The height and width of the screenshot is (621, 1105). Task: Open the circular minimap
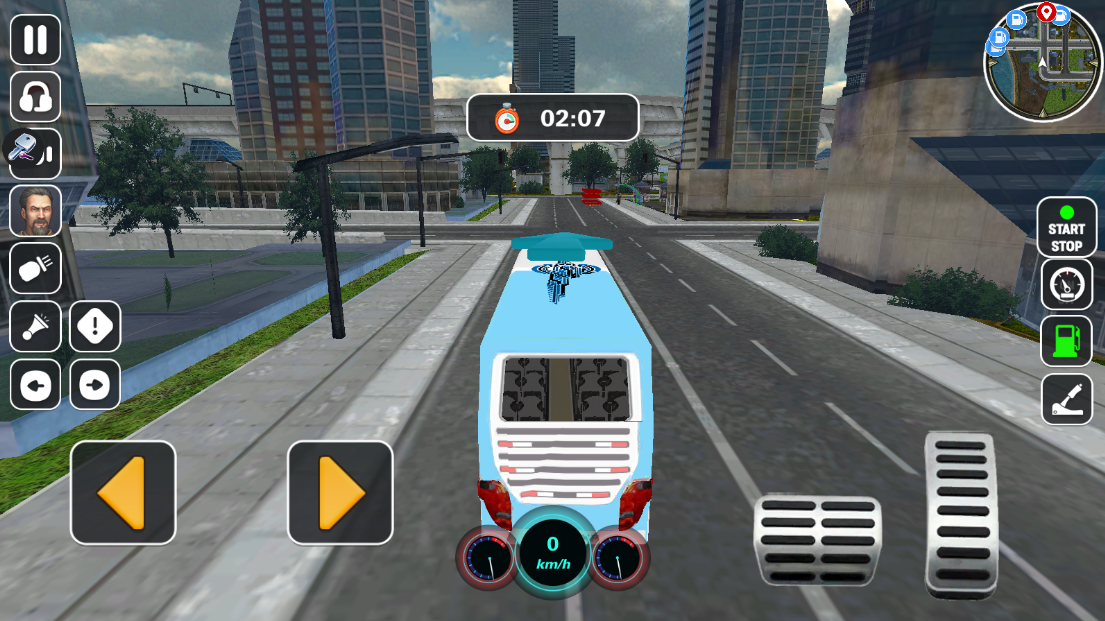point(1043,61)
